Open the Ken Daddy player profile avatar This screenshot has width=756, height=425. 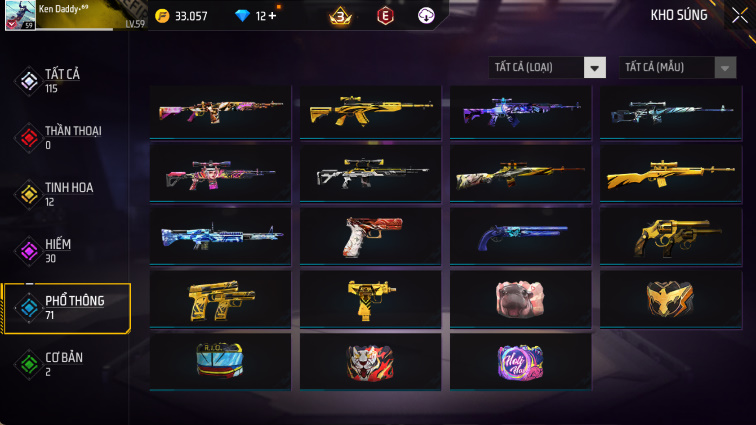20,16
